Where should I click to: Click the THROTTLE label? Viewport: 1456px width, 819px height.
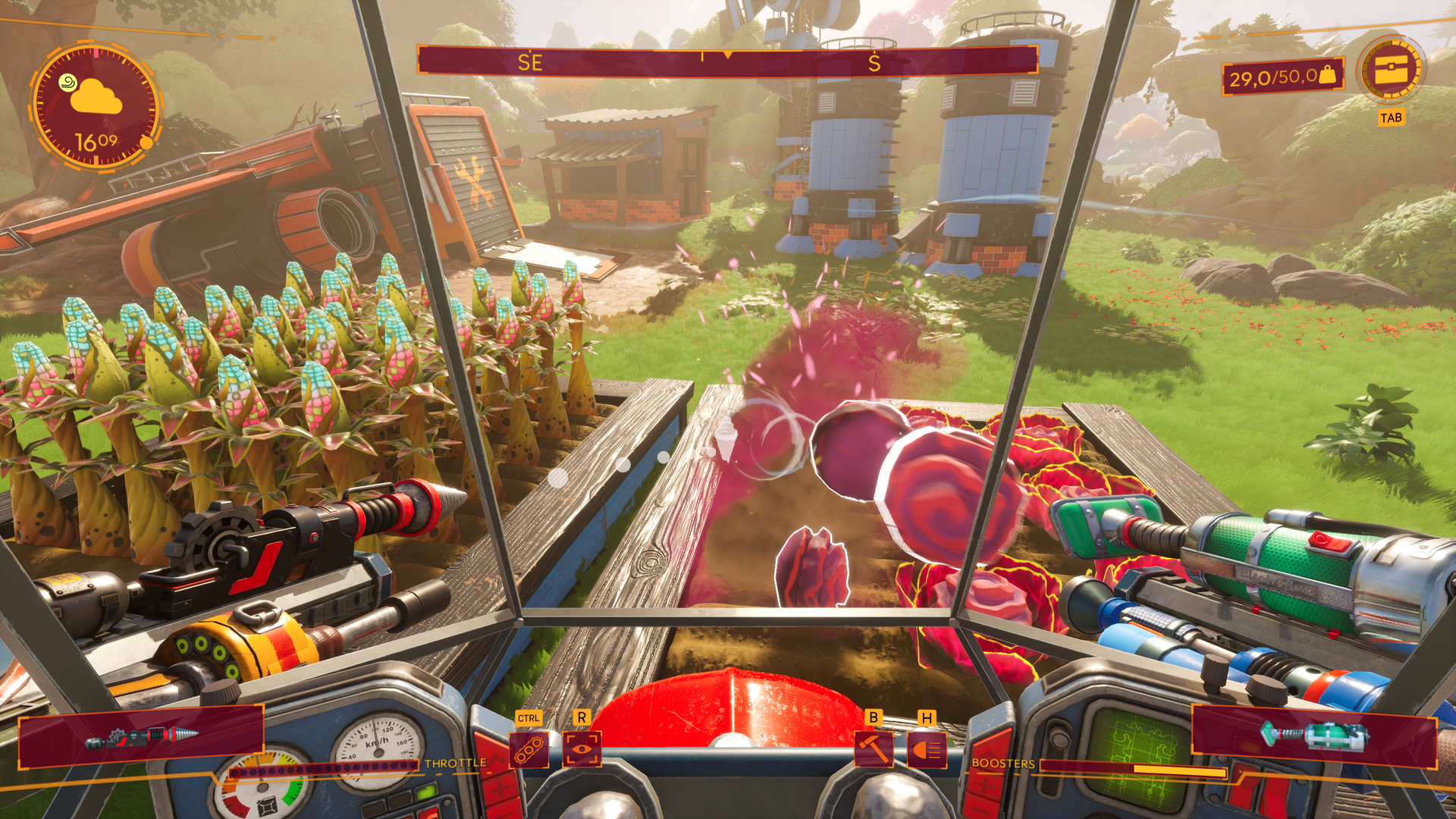coord(455,764)
